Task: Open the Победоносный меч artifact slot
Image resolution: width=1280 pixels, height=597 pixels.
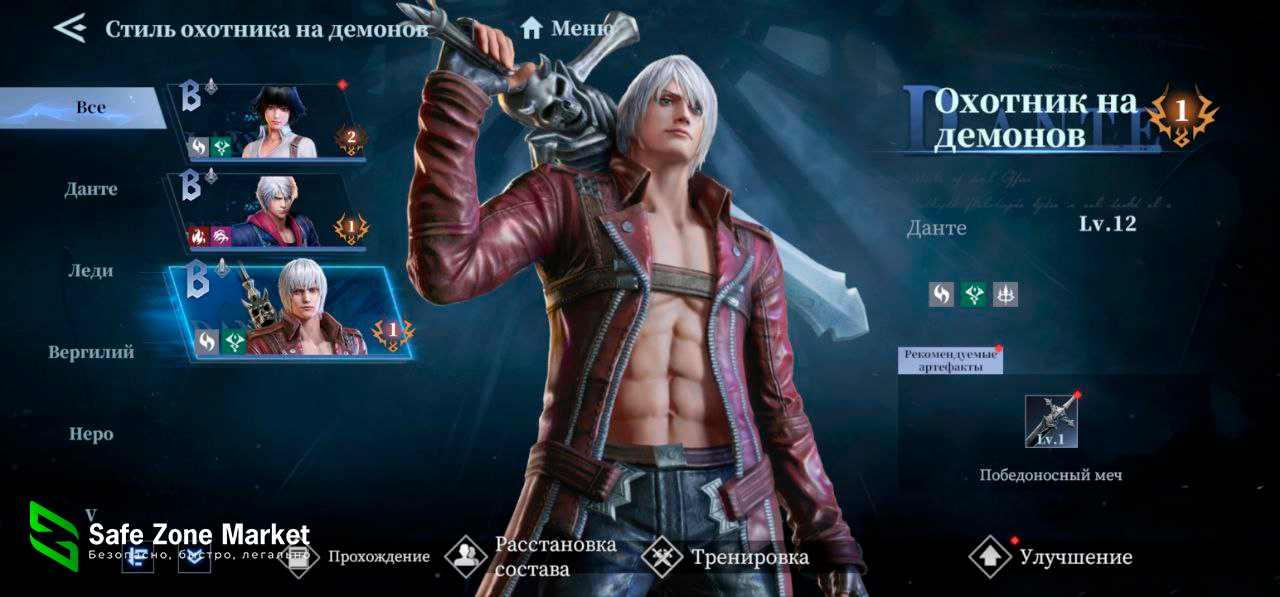Action: click(x=1051, y=421)
